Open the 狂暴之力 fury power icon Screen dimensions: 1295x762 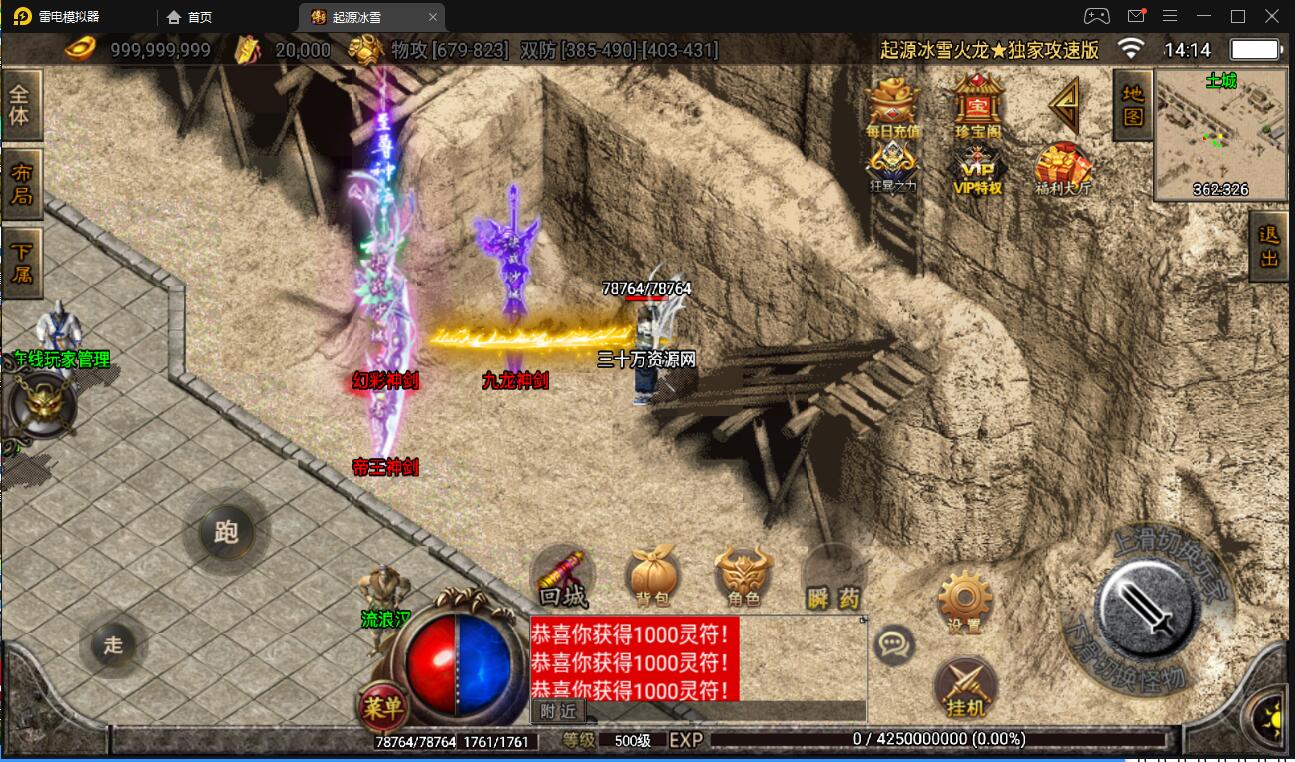click(x=892, y=167)
